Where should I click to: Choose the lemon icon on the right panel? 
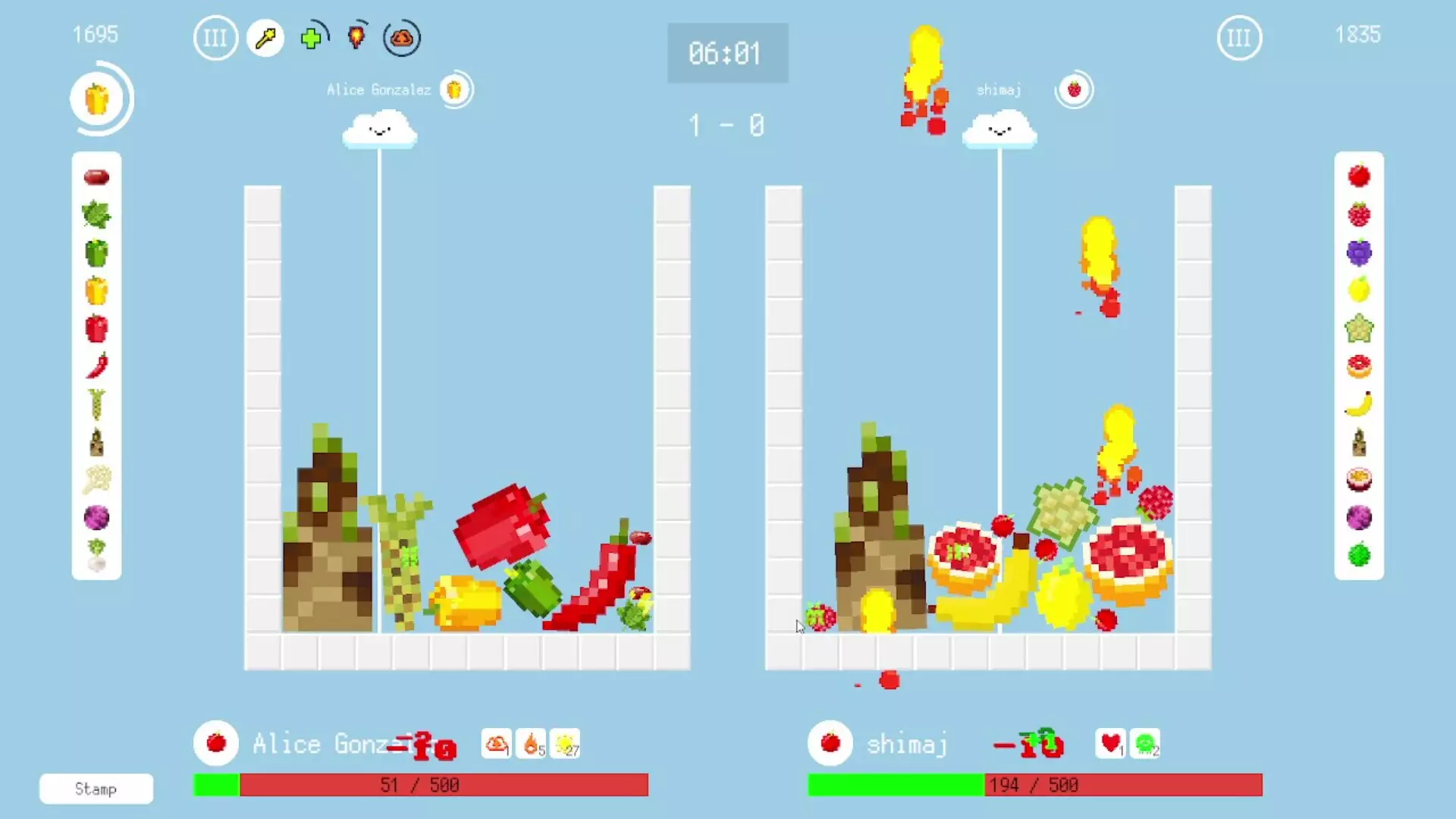[1359, 290]
